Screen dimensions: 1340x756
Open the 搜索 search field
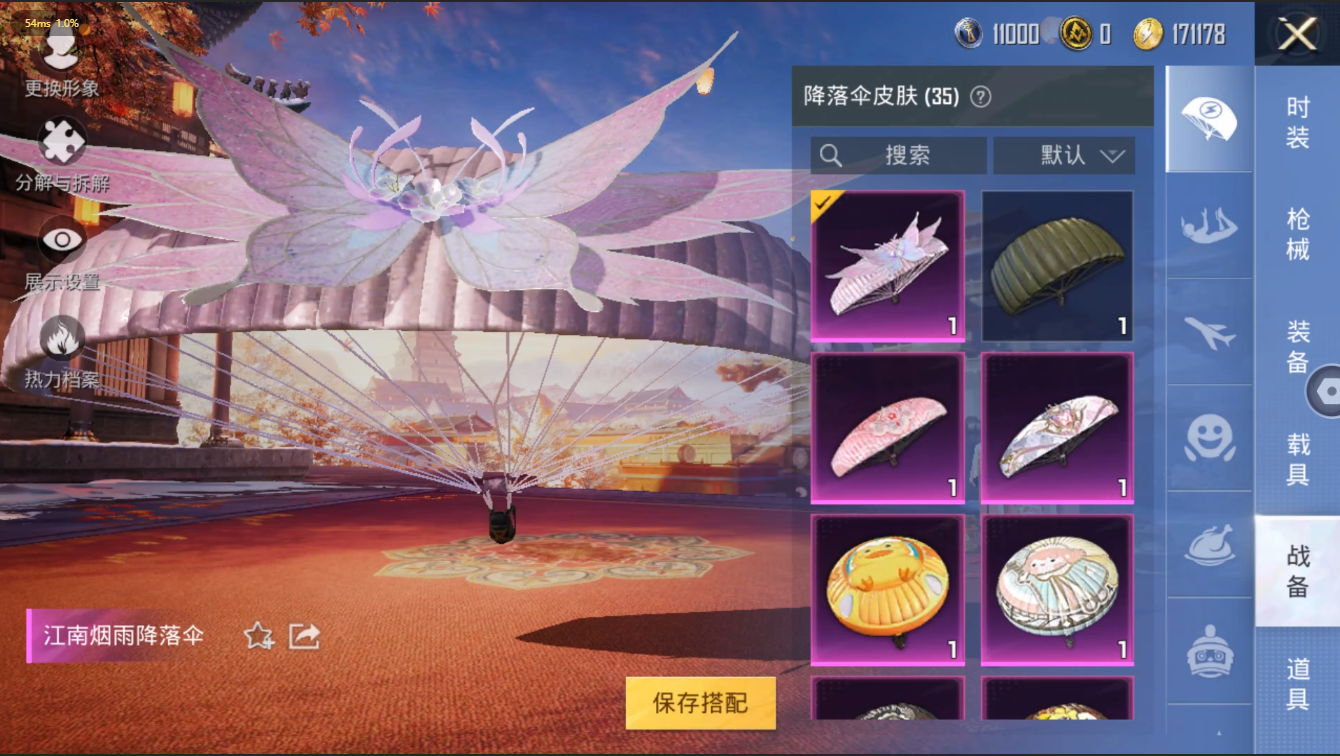click(898, 155)
